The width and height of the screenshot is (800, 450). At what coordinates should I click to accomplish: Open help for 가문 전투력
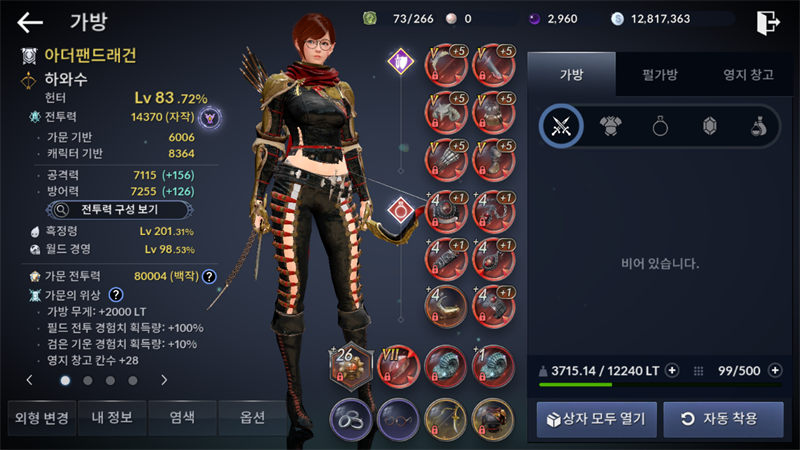(x=209, y=276)
